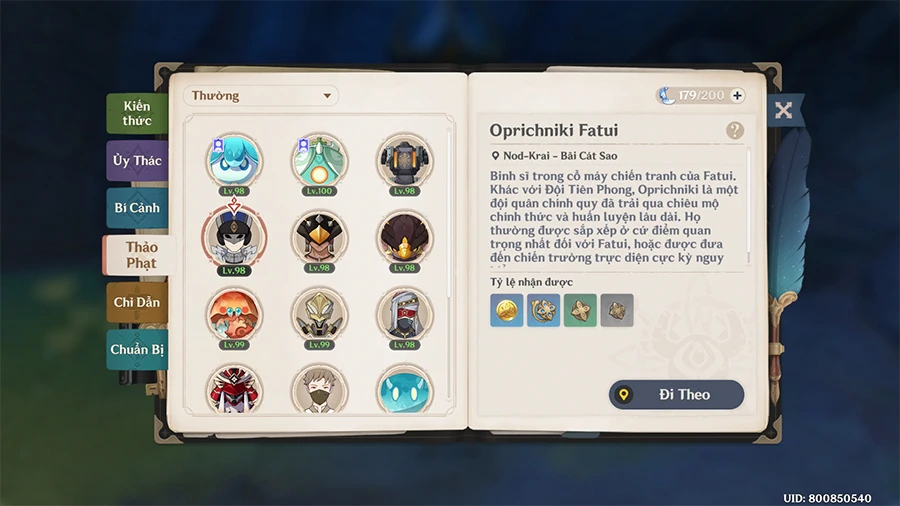Open the Ủy Thác tab
The height and width of the screenshot is (506, 900).
click(x=137, y=161)
